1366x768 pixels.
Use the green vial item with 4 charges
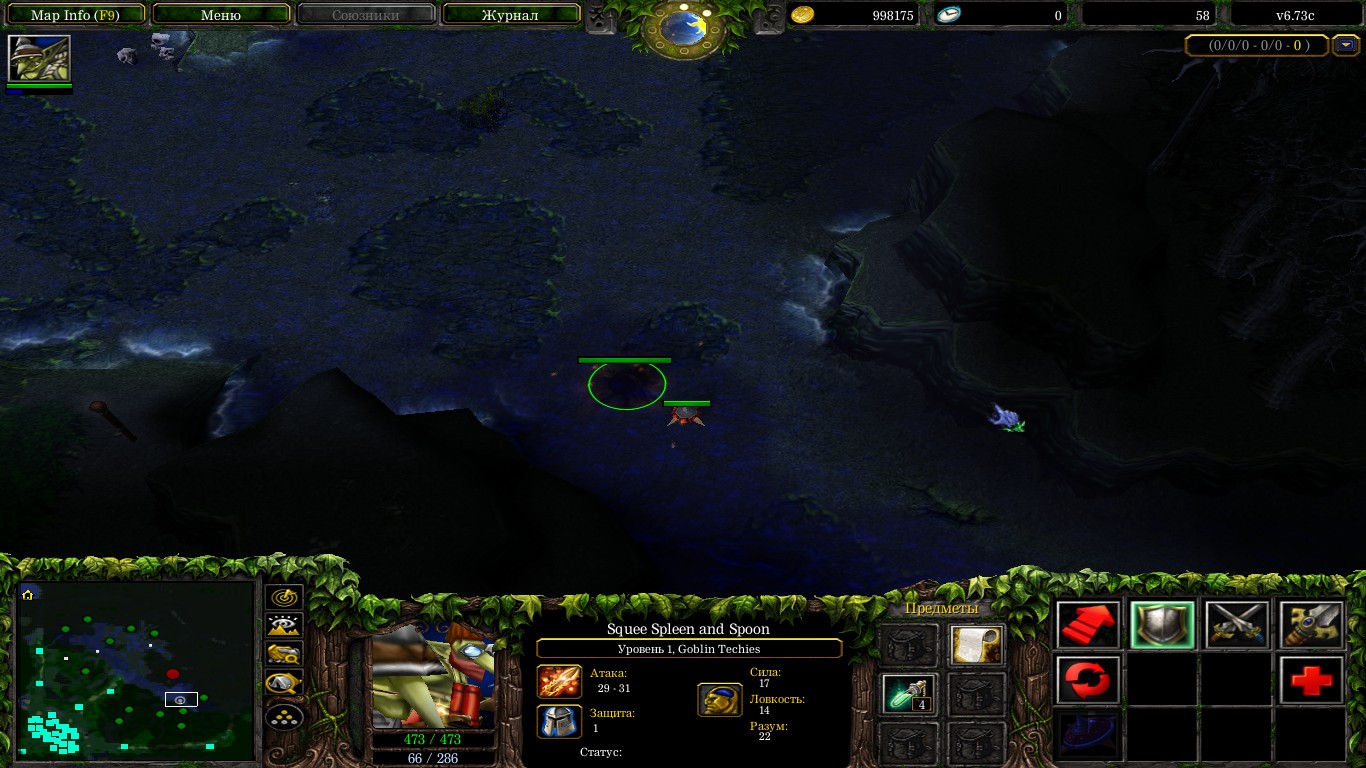(909, 694)
